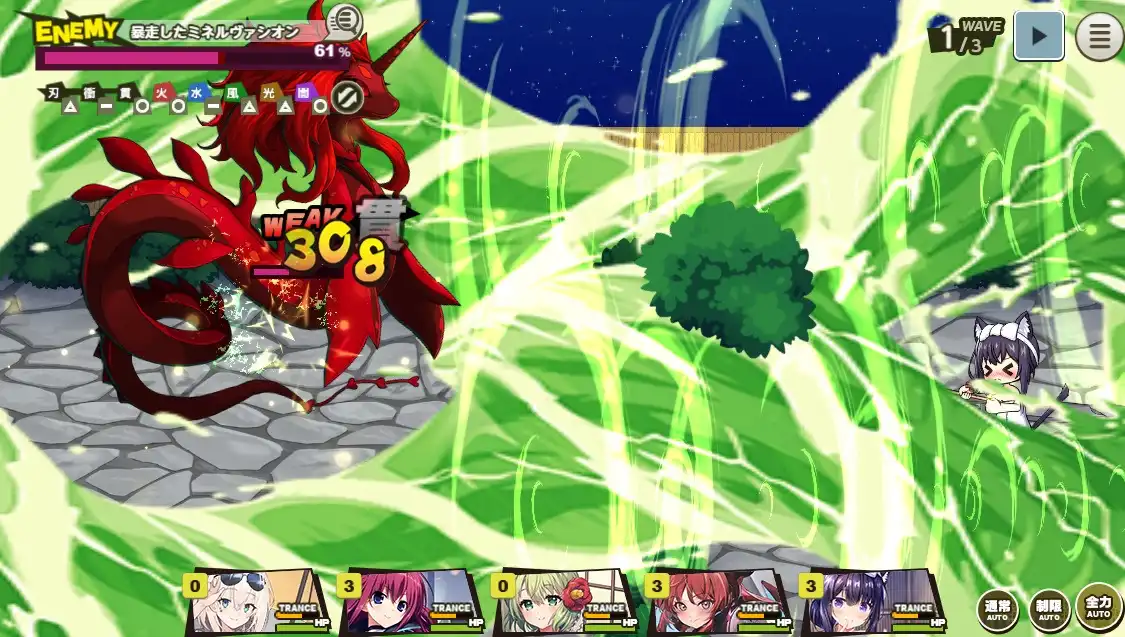
Task: Open the enemy details magnifier icon
Action: click(345, 20)
